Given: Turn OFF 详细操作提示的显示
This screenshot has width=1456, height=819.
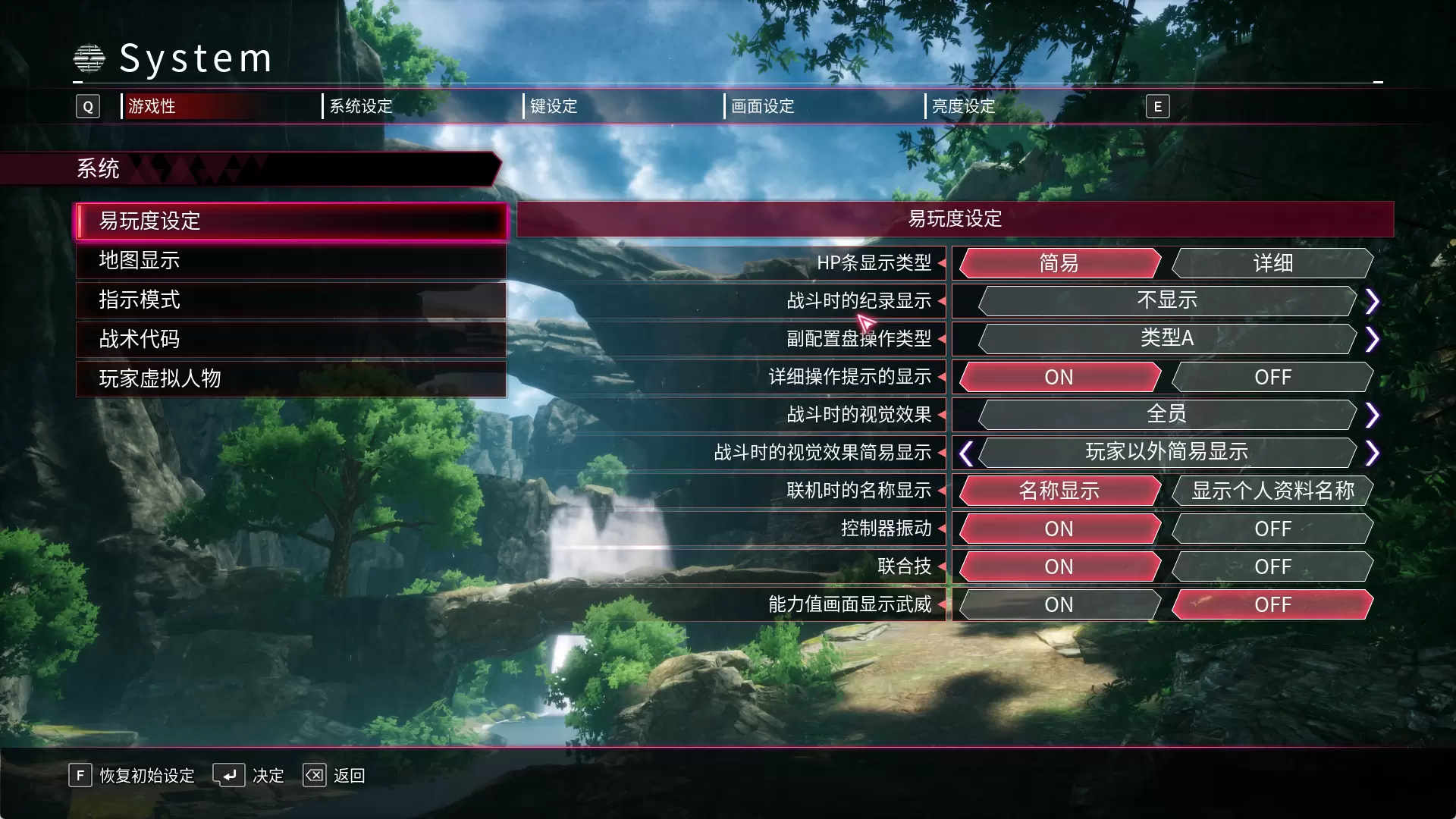Looking at the screenshot, I should [x=1272, y=377].
